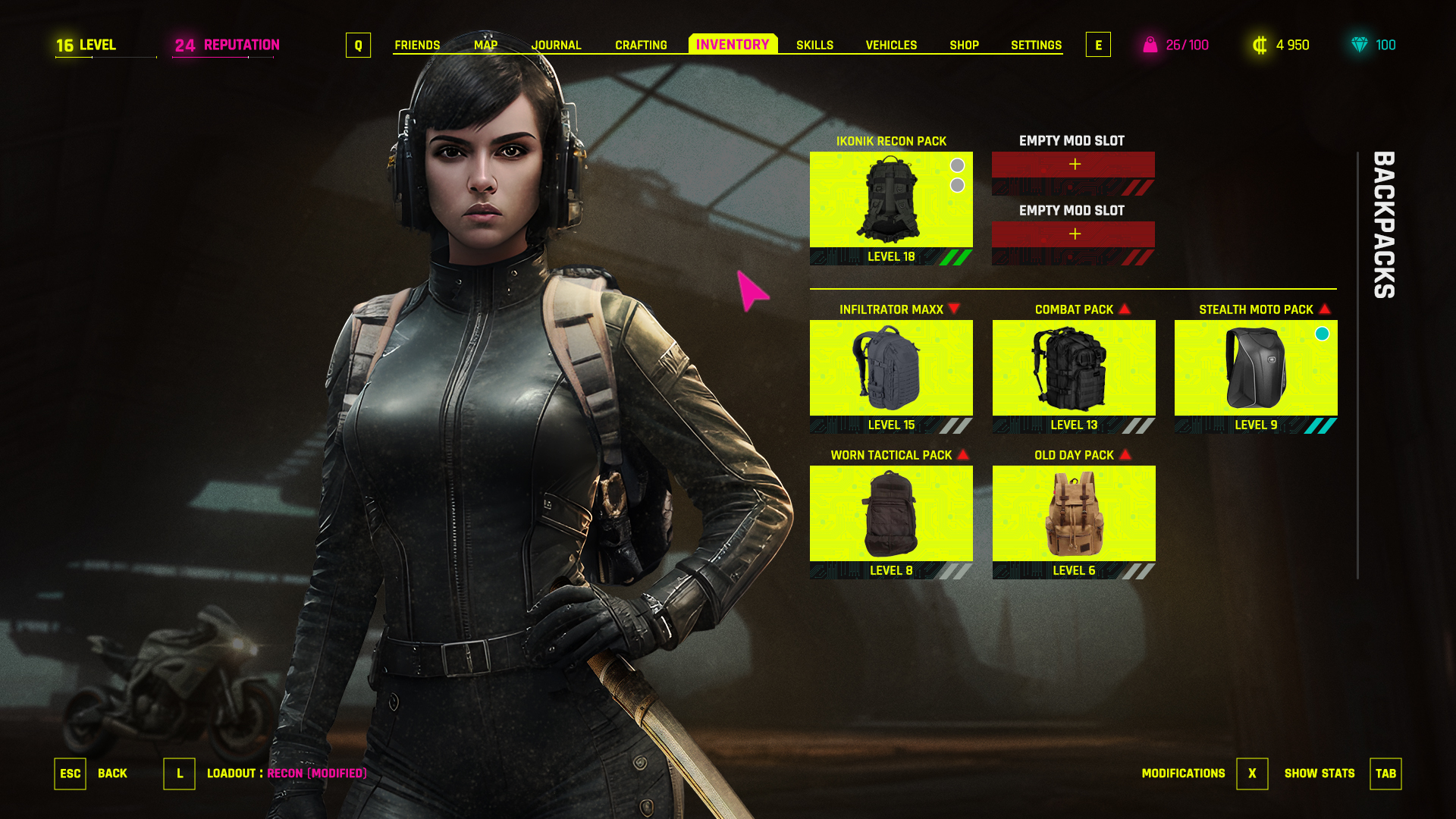Pick the Stealth Moto Pack
1456x819 pixels.
pos(1256,369)
